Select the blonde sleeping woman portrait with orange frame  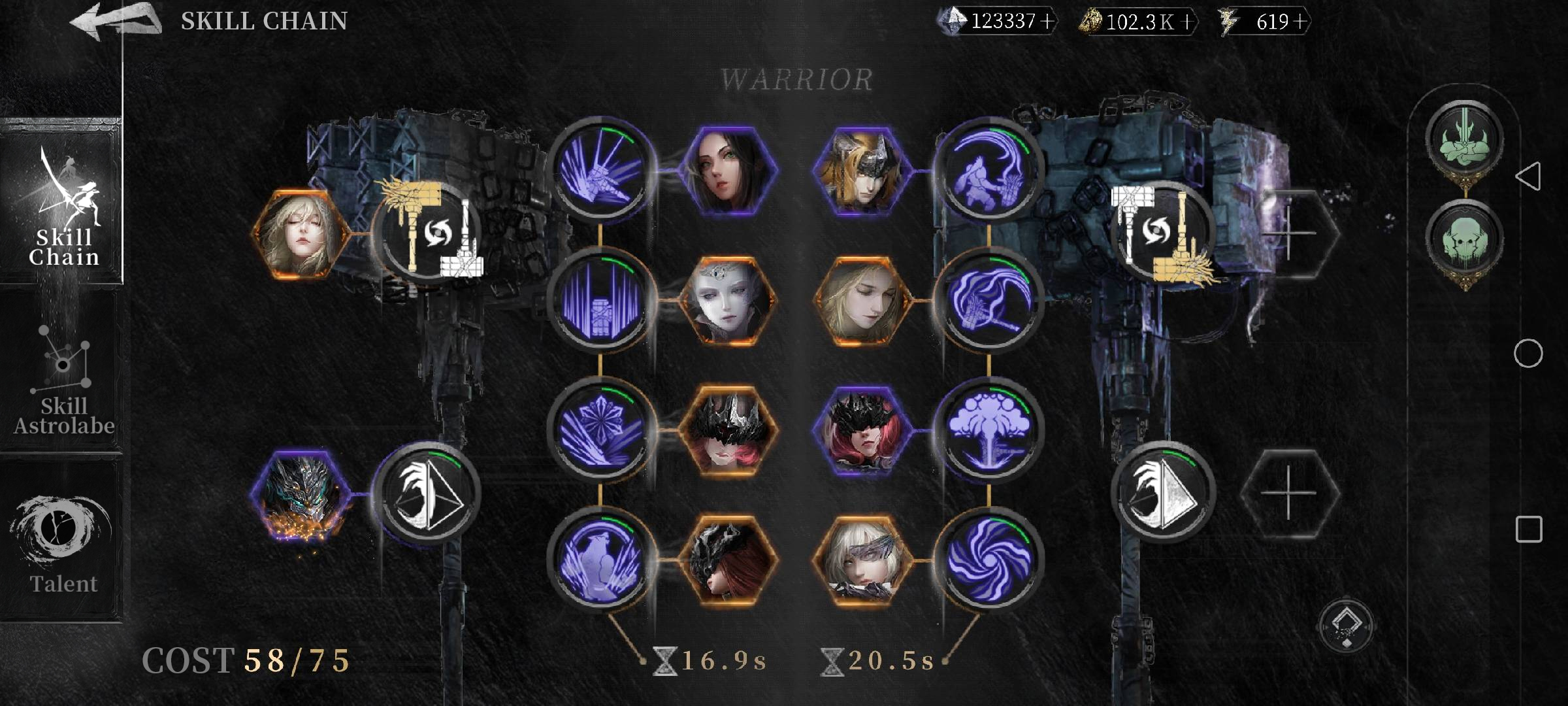pyautogui.click(x=301, y=233)
